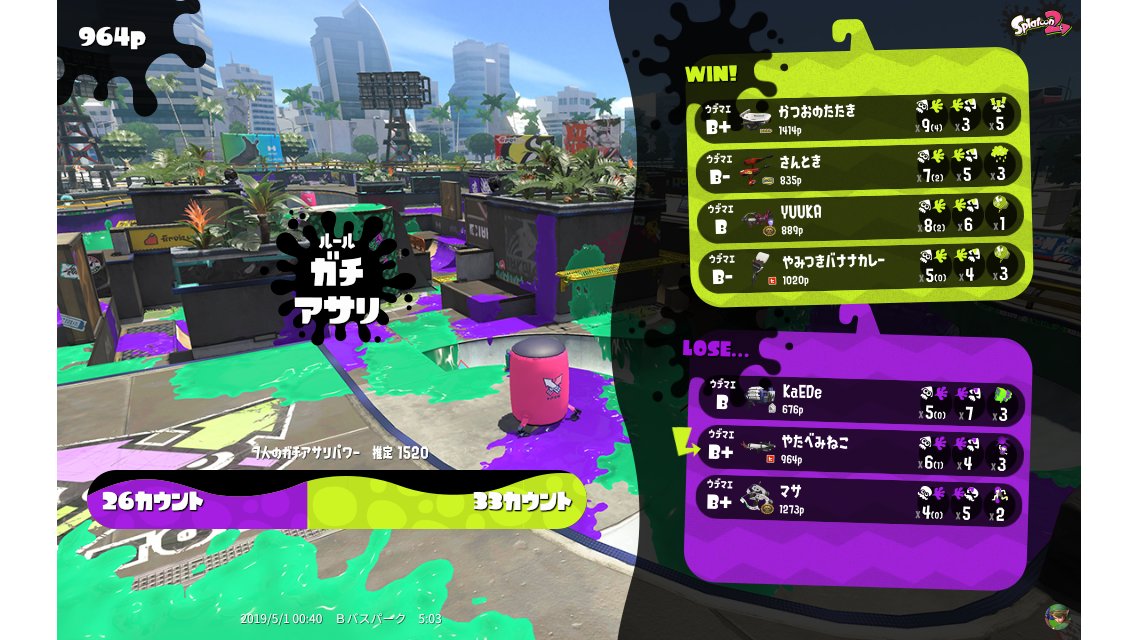
Task: Open player さんとき's result row
Action: point(860,167)
